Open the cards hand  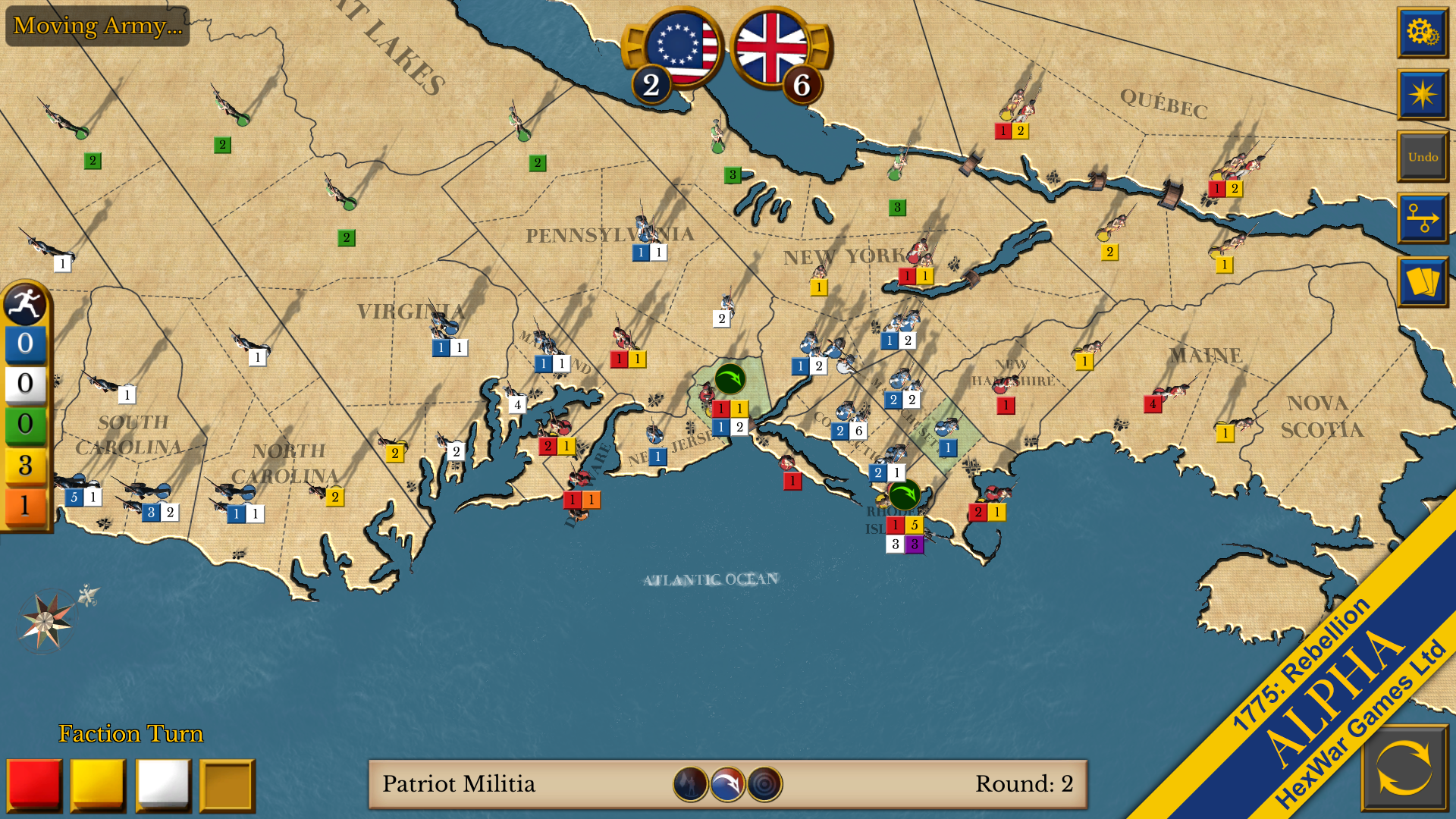click(x=1422, y=281)
